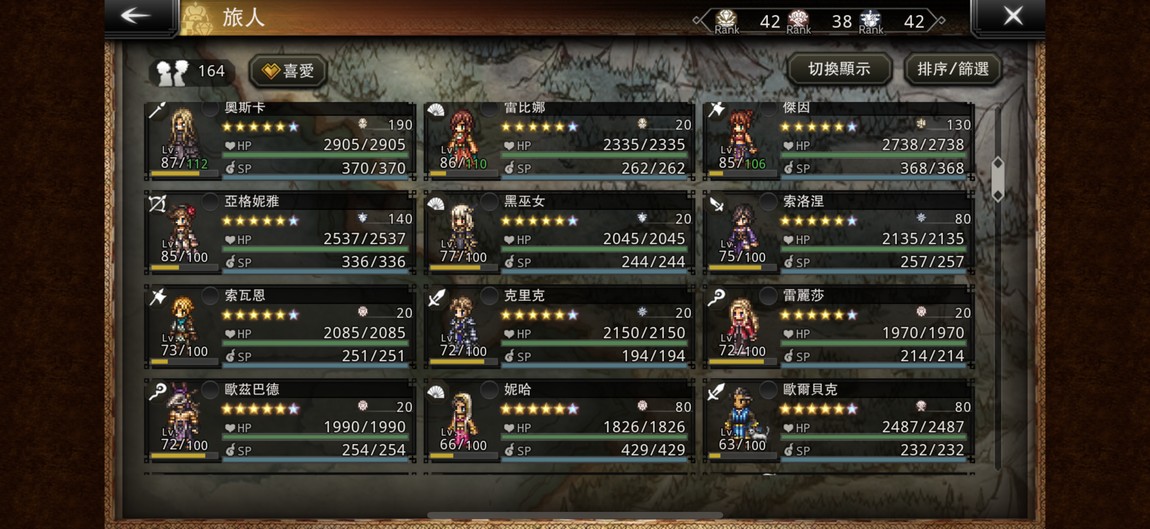Toggle the favorite circle on 雷麗莎
This screenshot has width=1150, height=529.
769,296
